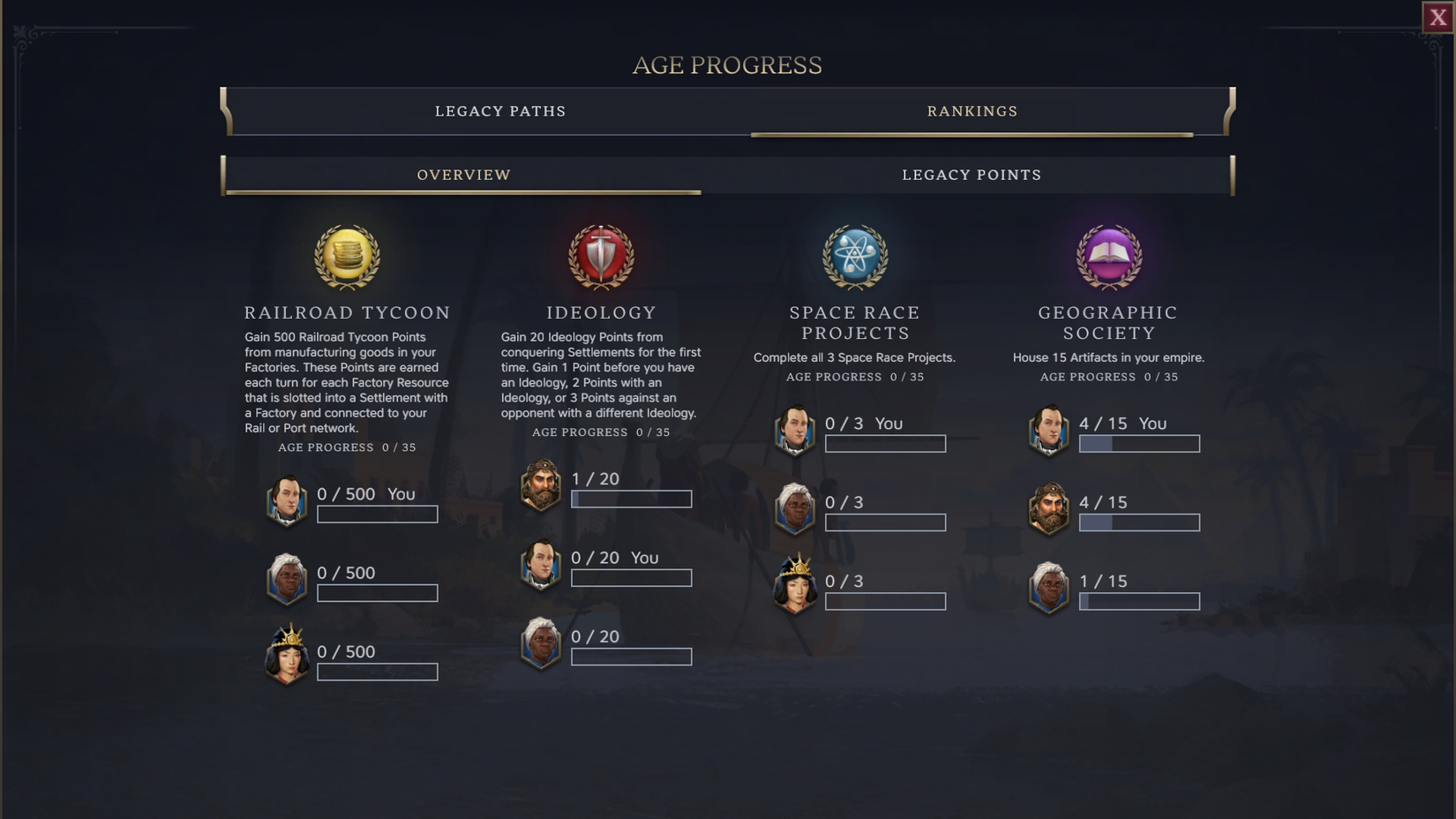The image size is (1456, 819).
Task: Click your portrait next to 4 / 15 progress
Action: (1049, 428)
